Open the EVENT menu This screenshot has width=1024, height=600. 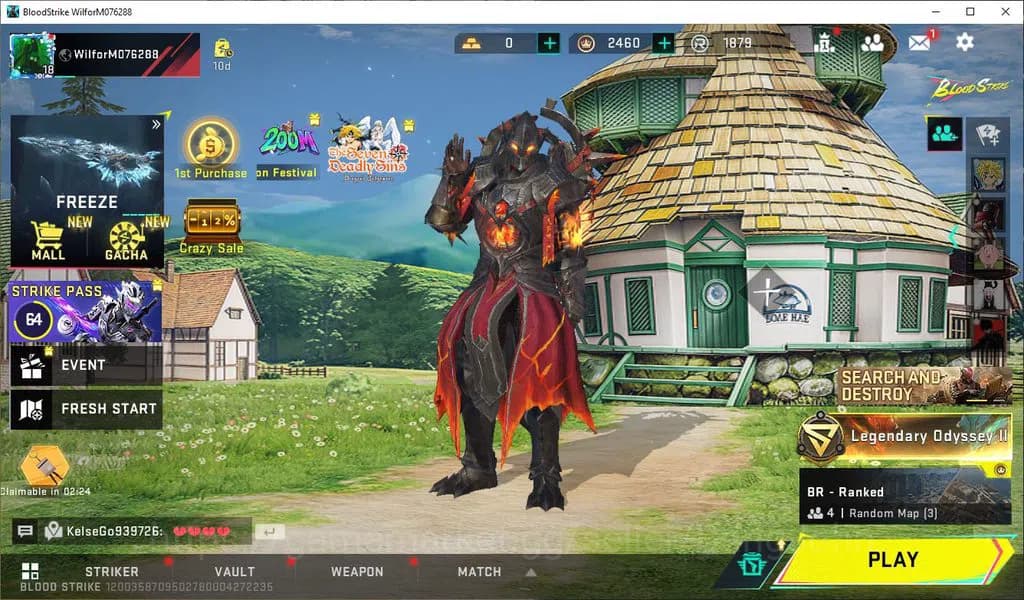pos(86,365)
